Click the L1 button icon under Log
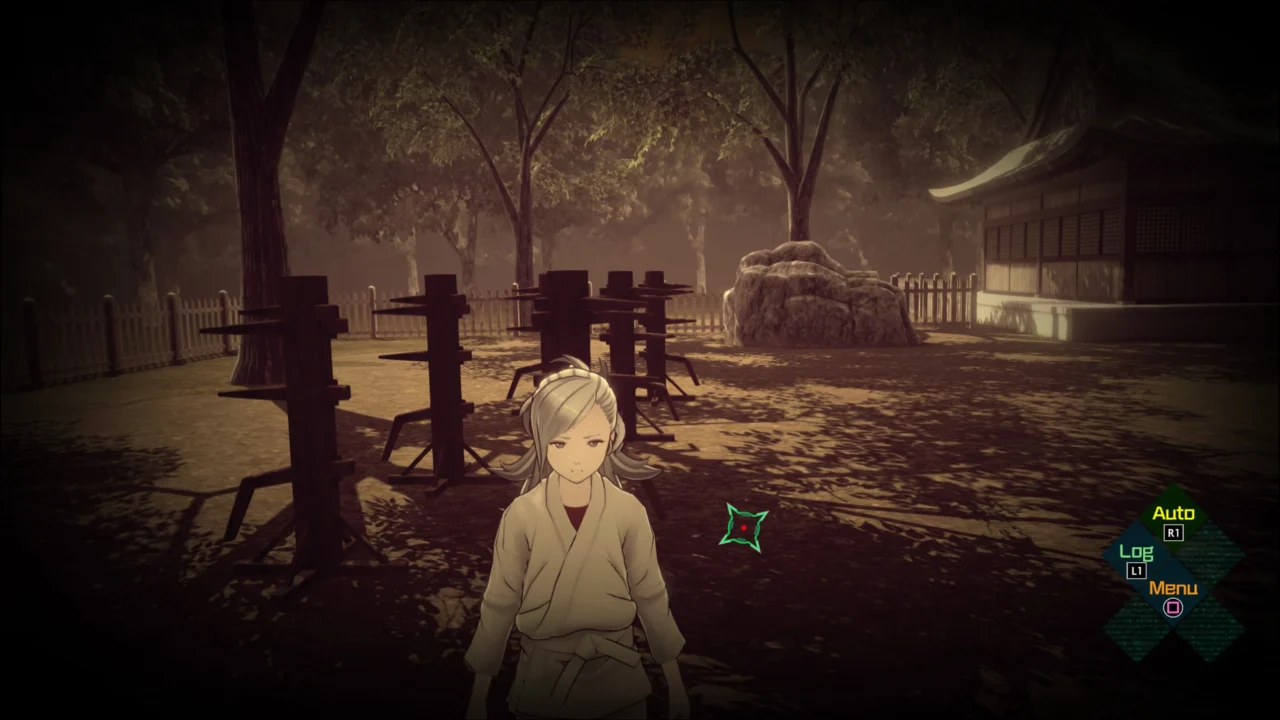 coord(1136,570)
